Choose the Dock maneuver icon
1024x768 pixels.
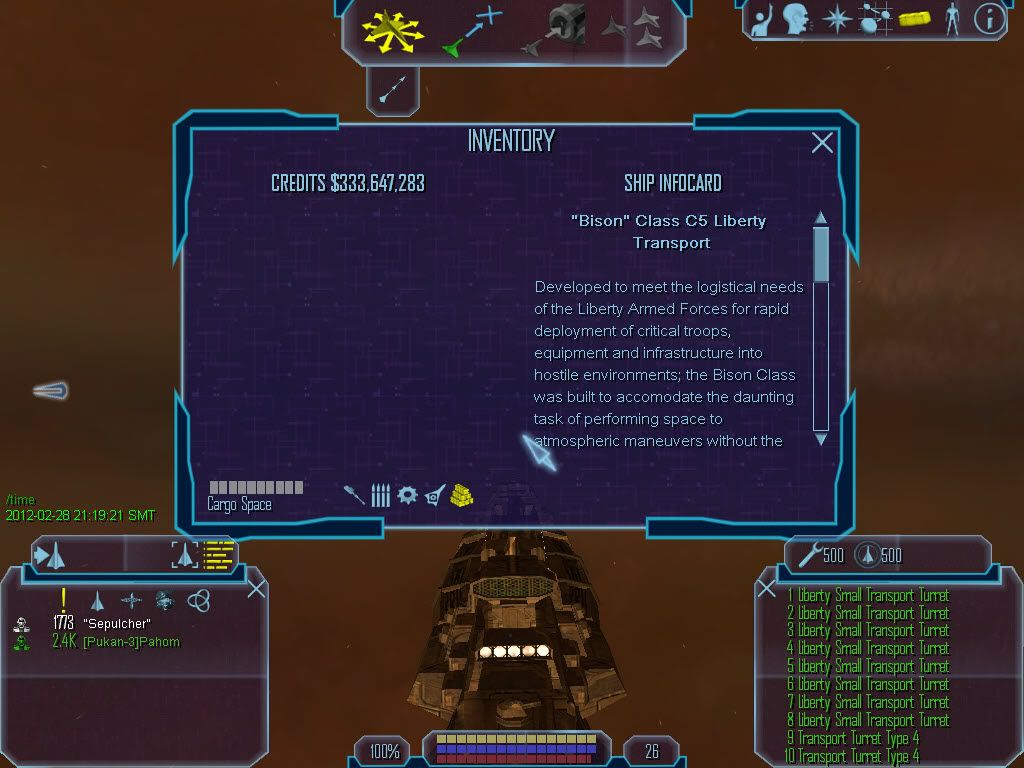(x=553, y=30)
